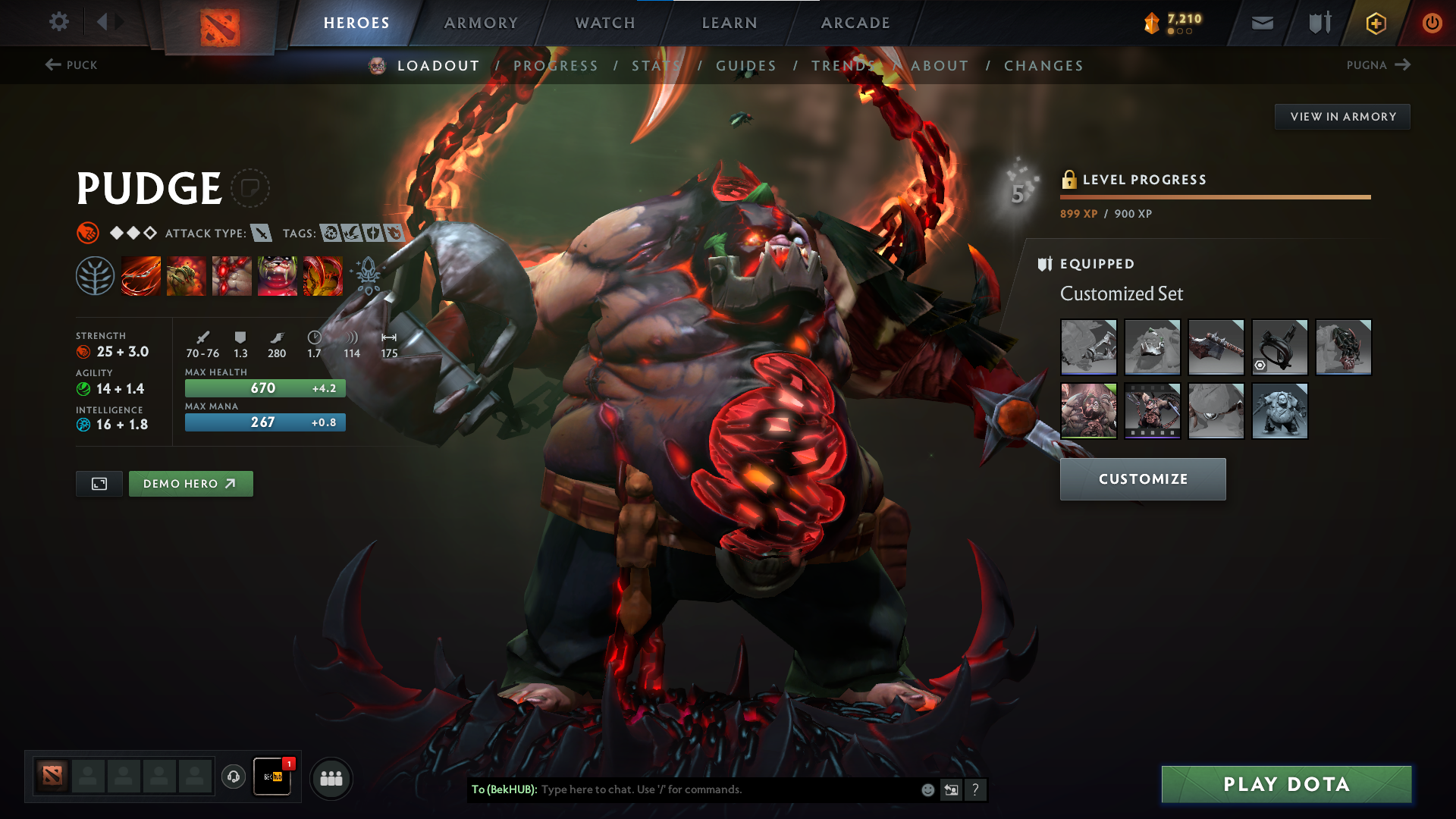Open the settings gear icon

(59, 22)
